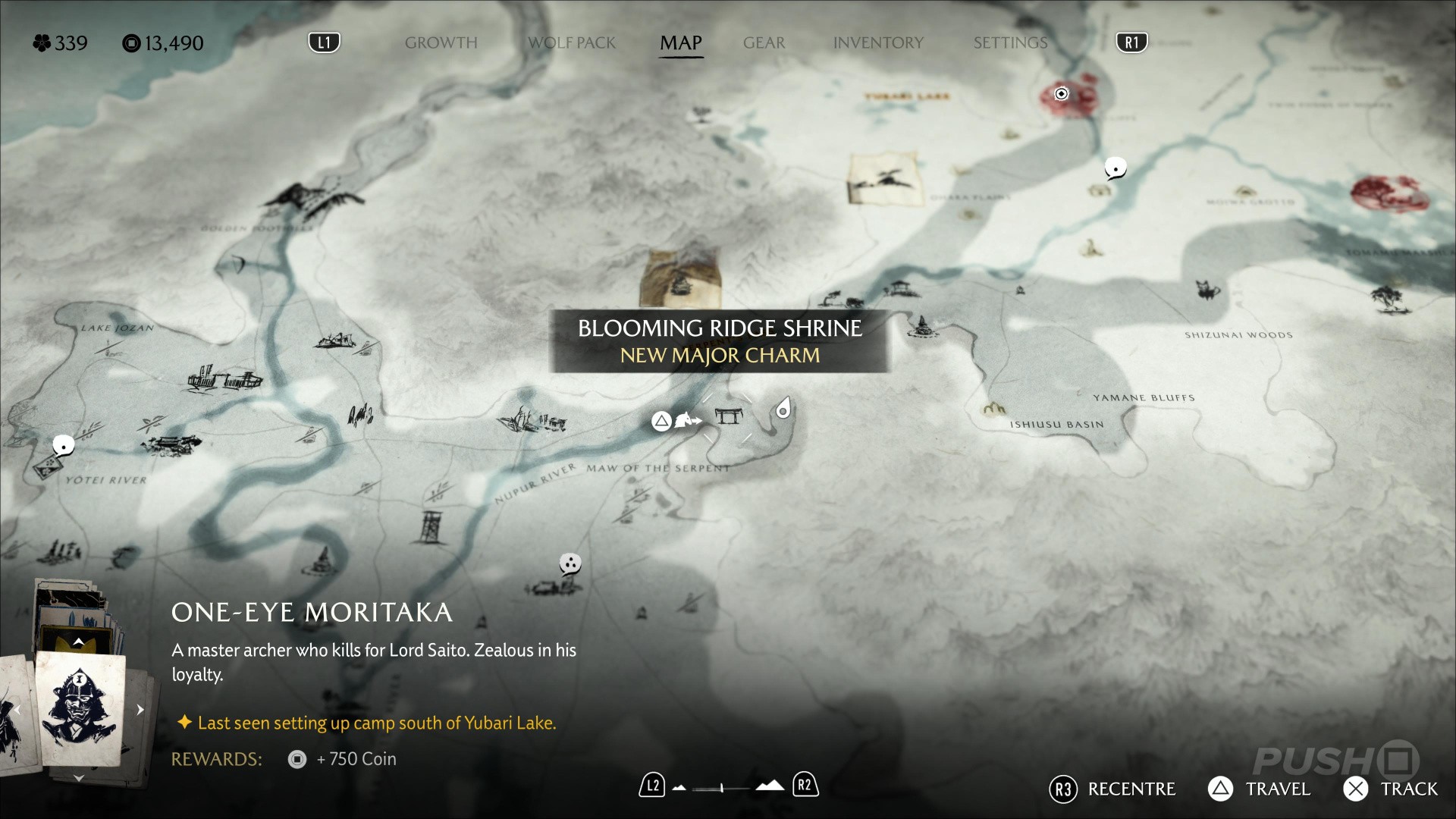This screenshot has height=819, width=1456.
Task: Select the One-Eye Moritaka bounty card
Action: coord(80,707)
